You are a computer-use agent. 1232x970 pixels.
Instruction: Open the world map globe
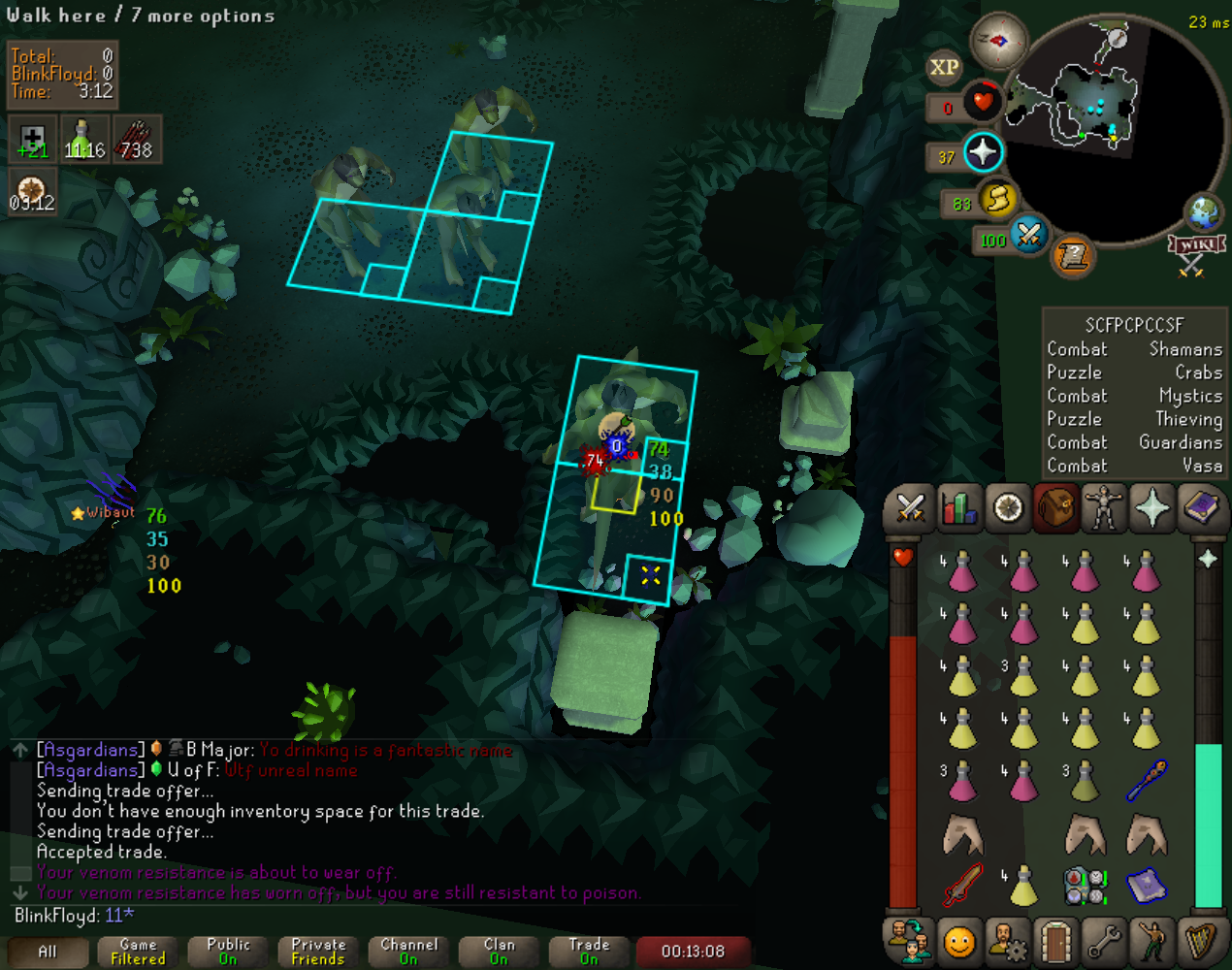tap(1204, 211)
